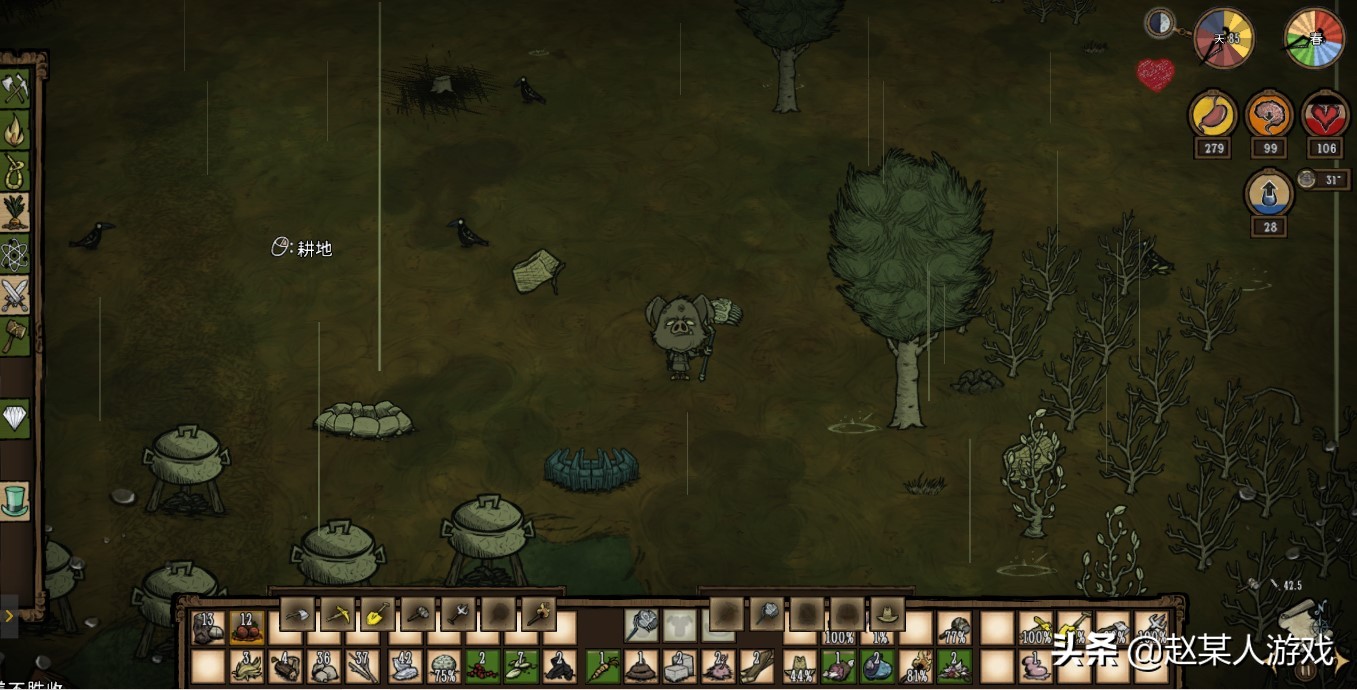The width and height of the screenshot is (1357, 690).
Task: Open the Fire crafting tab
Action: [x=15, y=131]
